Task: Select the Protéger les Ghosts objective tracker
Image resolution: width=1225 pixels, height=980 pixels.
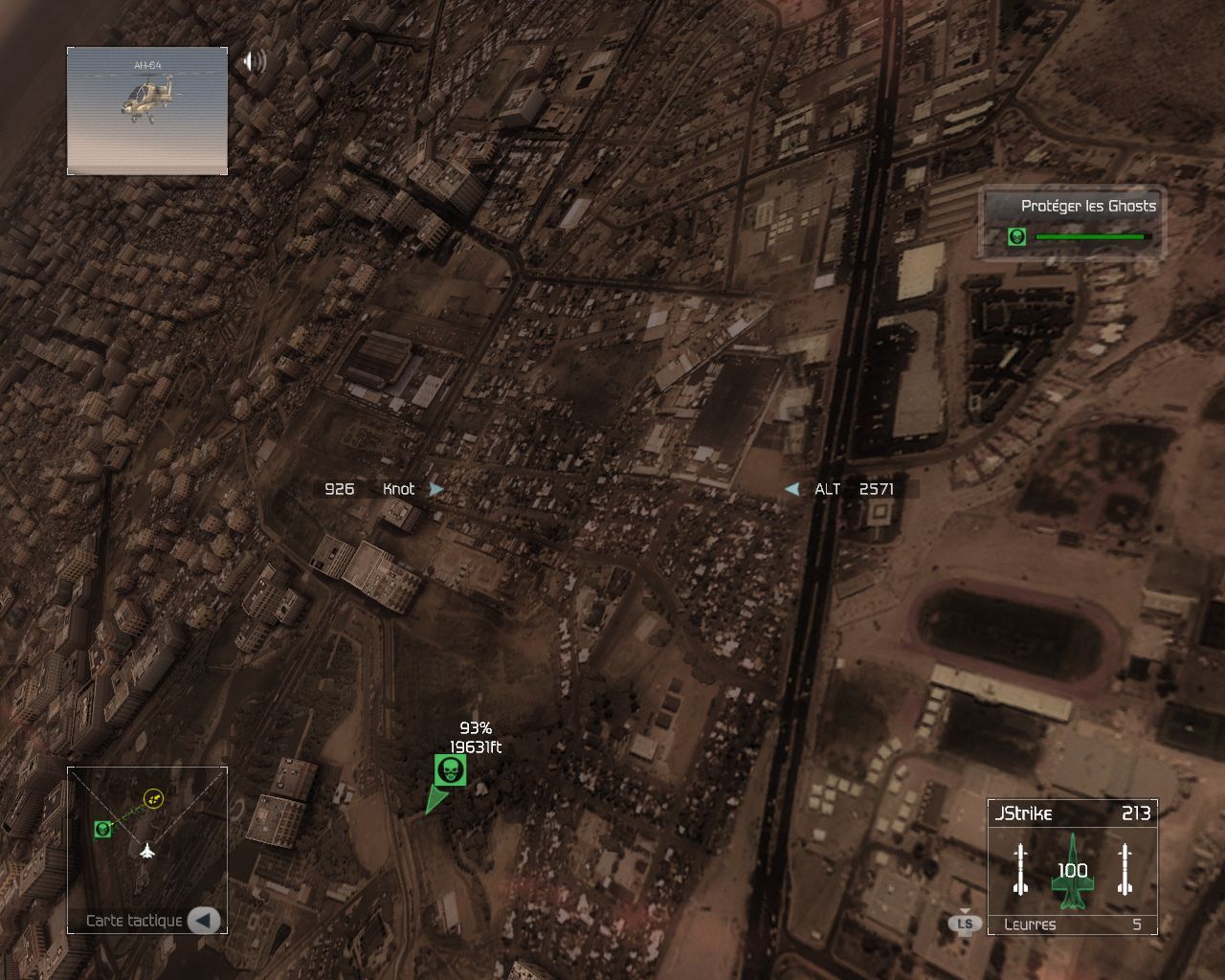Action: point(1072,221)
